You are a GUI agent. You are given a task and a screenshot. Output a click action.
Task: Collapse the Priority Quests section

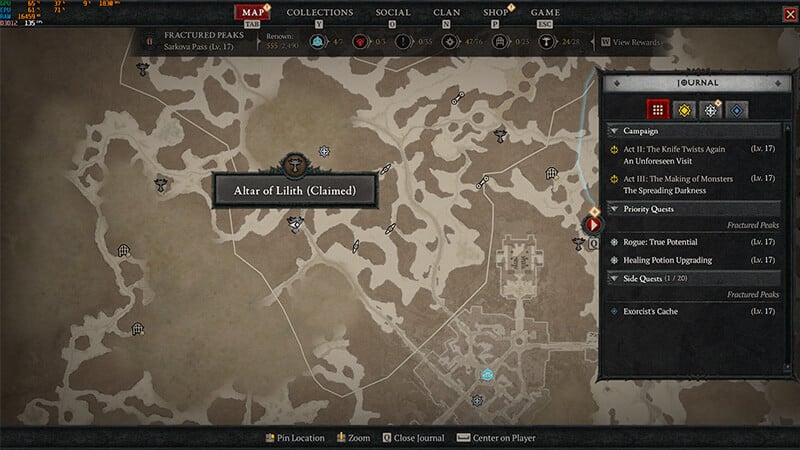click(613, 209)
